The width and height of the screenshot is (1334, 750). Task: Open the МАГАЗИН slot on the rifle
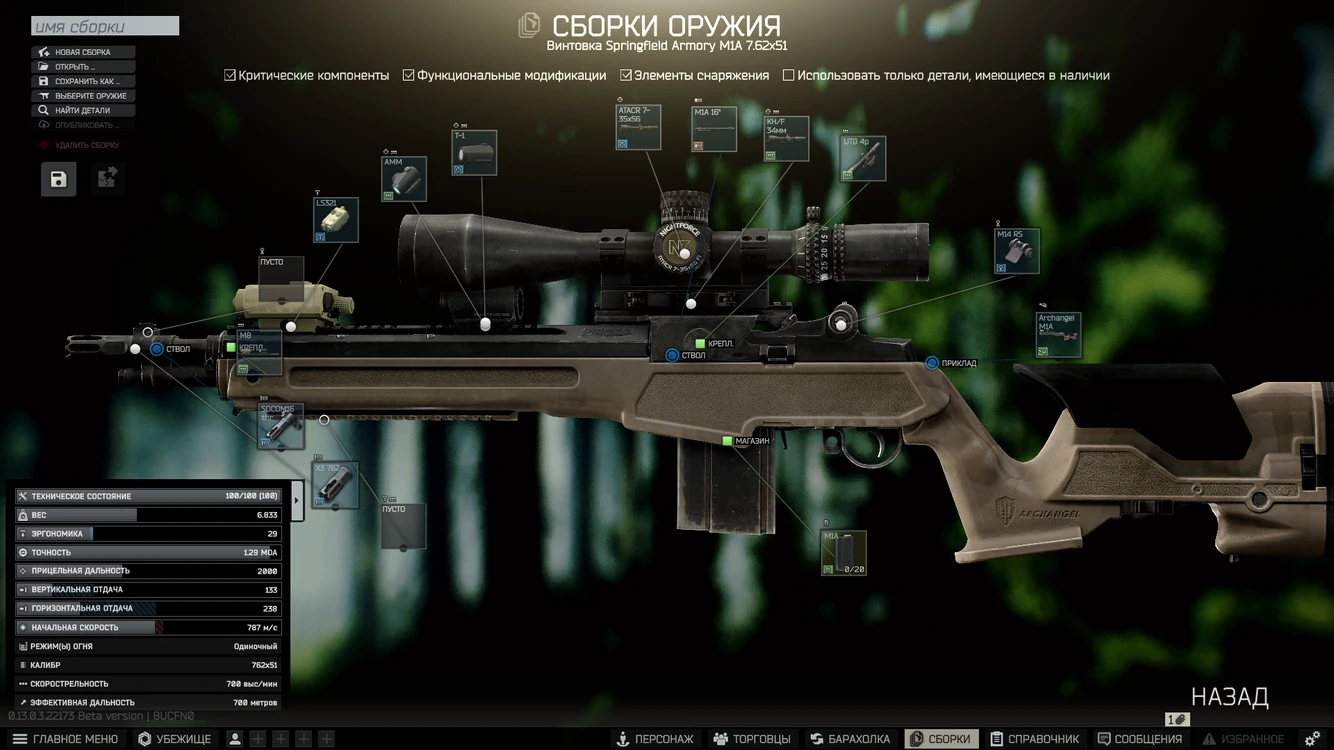pyautogui.click(x=727, y=439)
